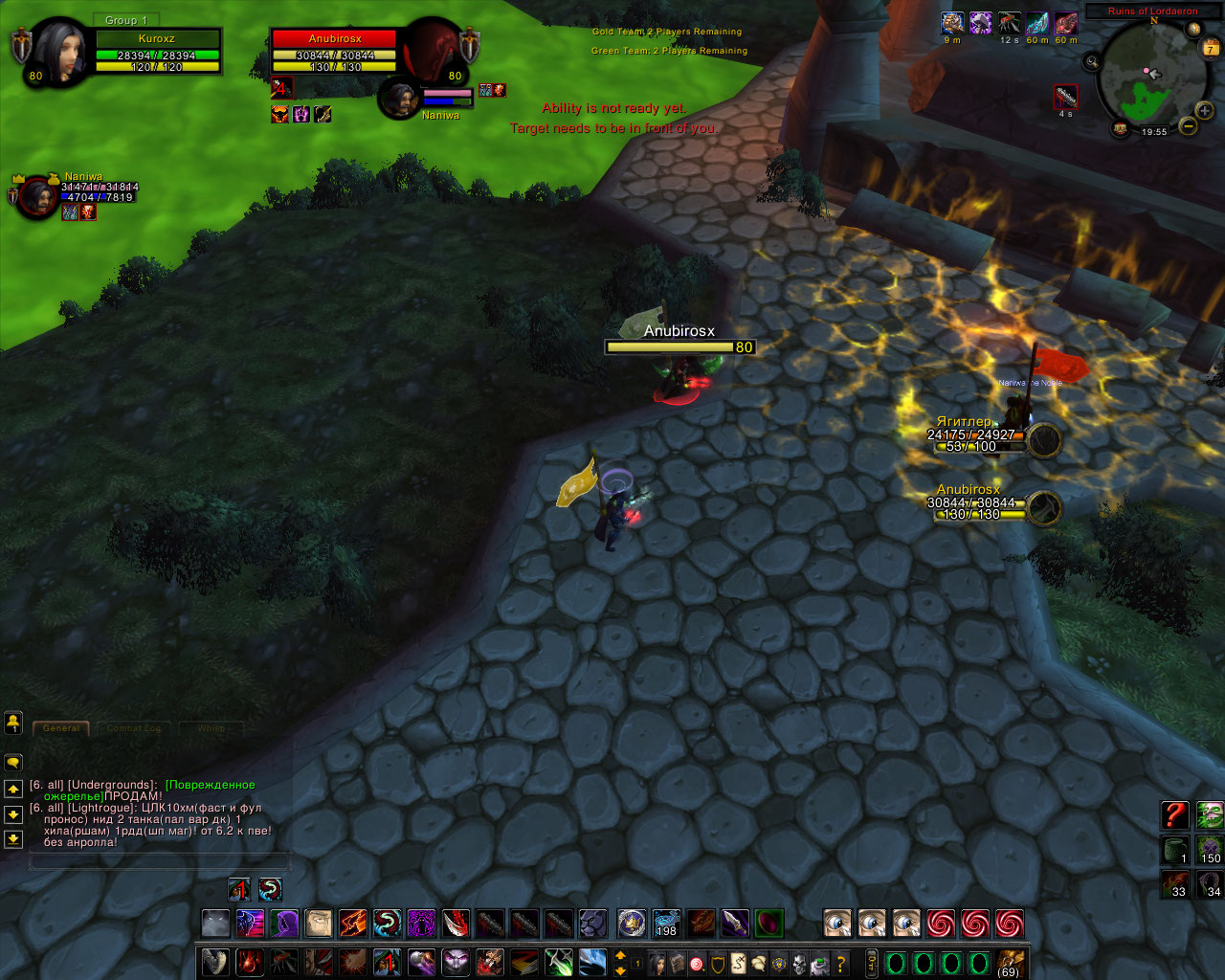The image size is (1225, 980).
Task: Switch to the Combat Log chat tab
Action: click(134, 728)
